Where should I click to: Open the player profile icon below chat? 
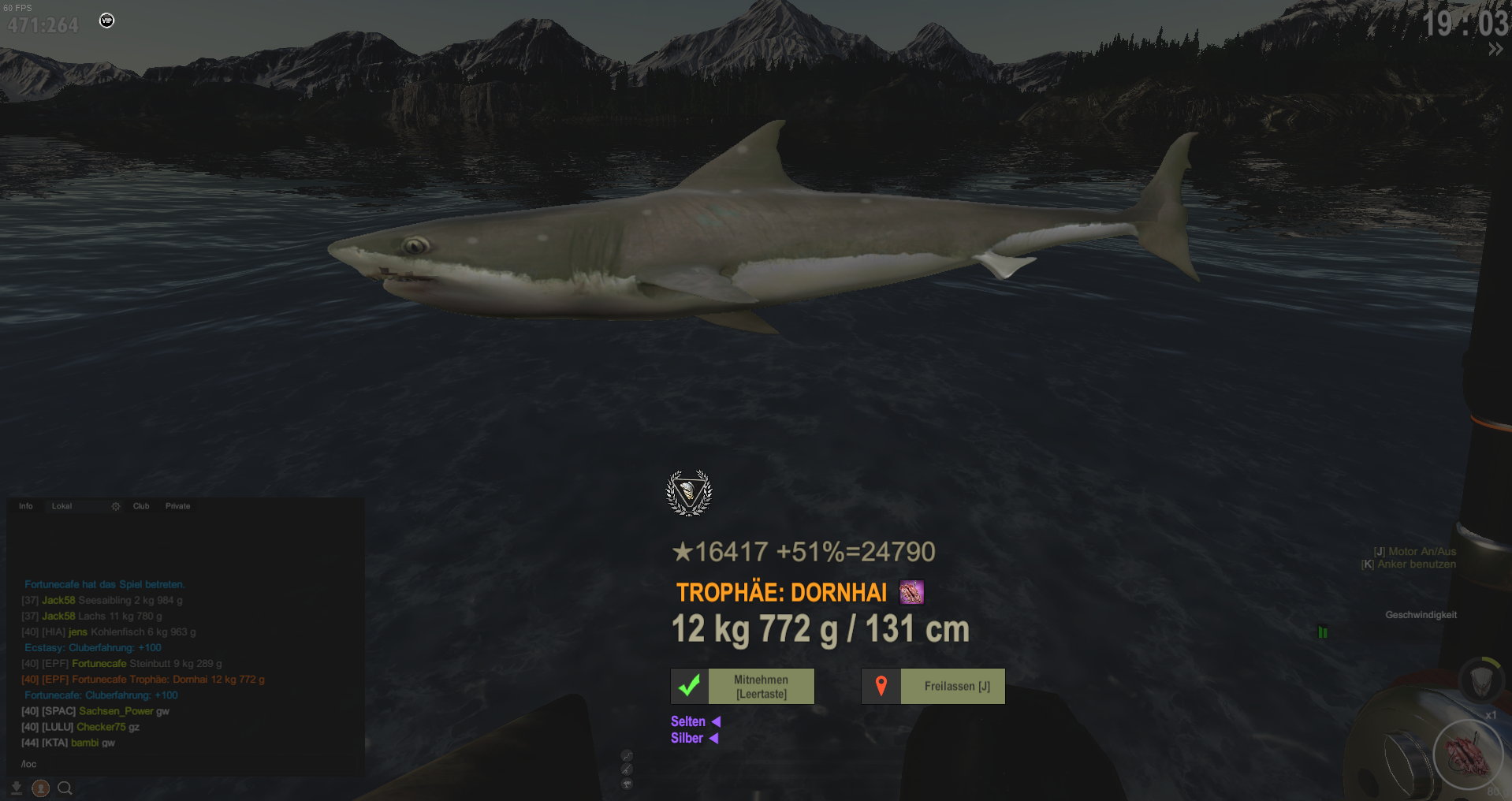coord(41,788)
